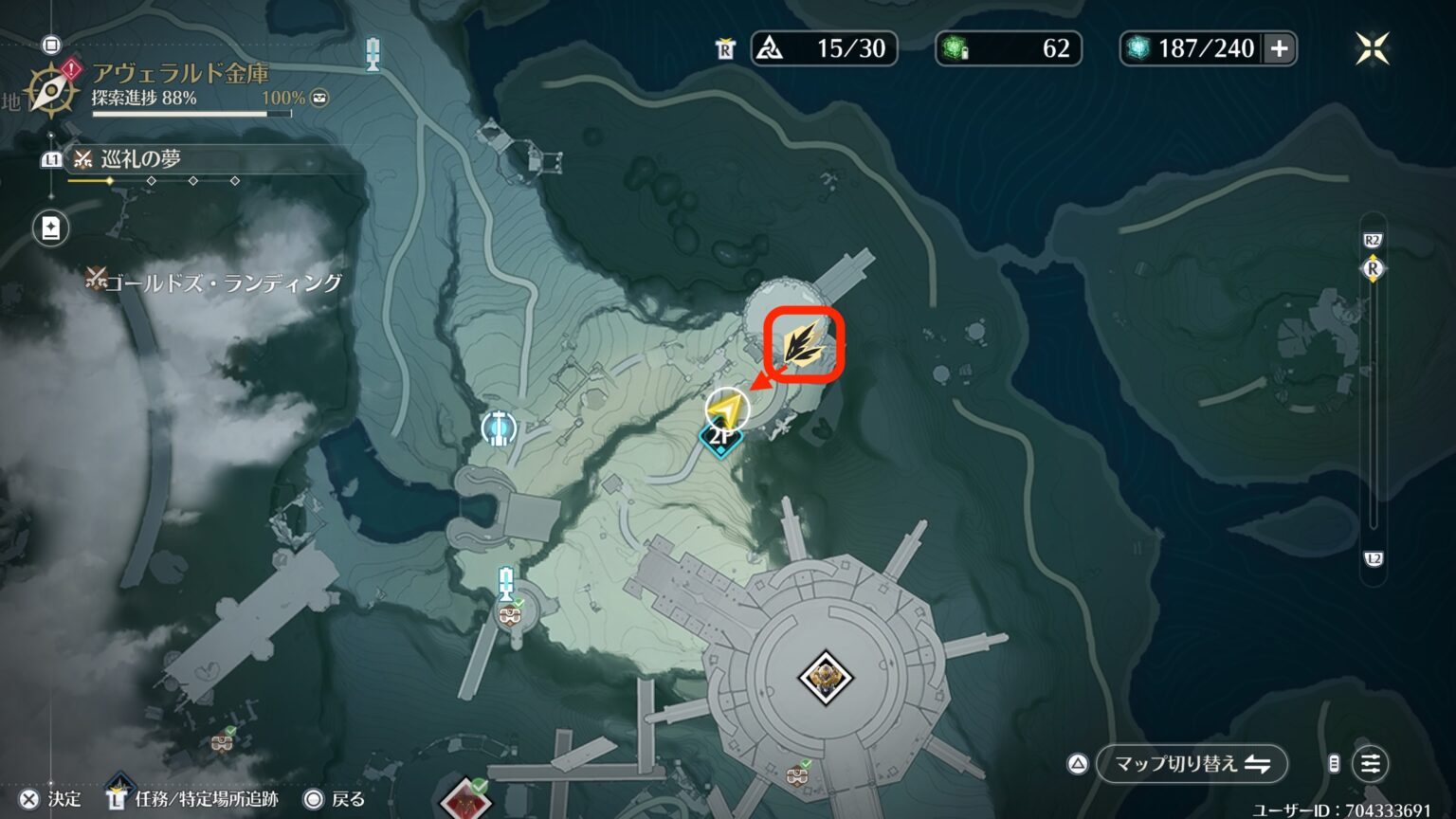Click the card pin icon on the left edge
The image size is (1456, 819).
[50, 227]
